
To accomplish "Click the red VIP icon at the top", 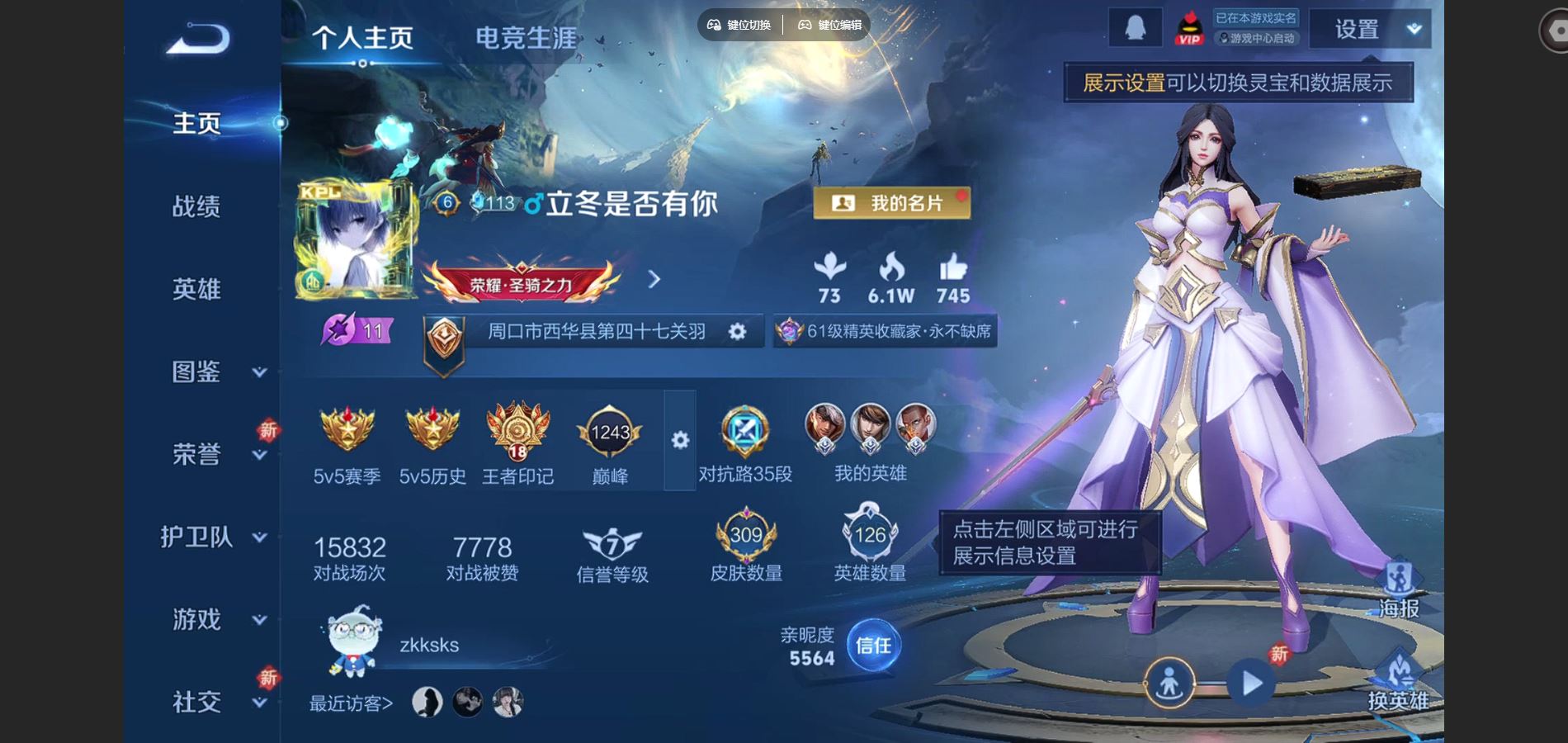I will (x=1190, y=27).
